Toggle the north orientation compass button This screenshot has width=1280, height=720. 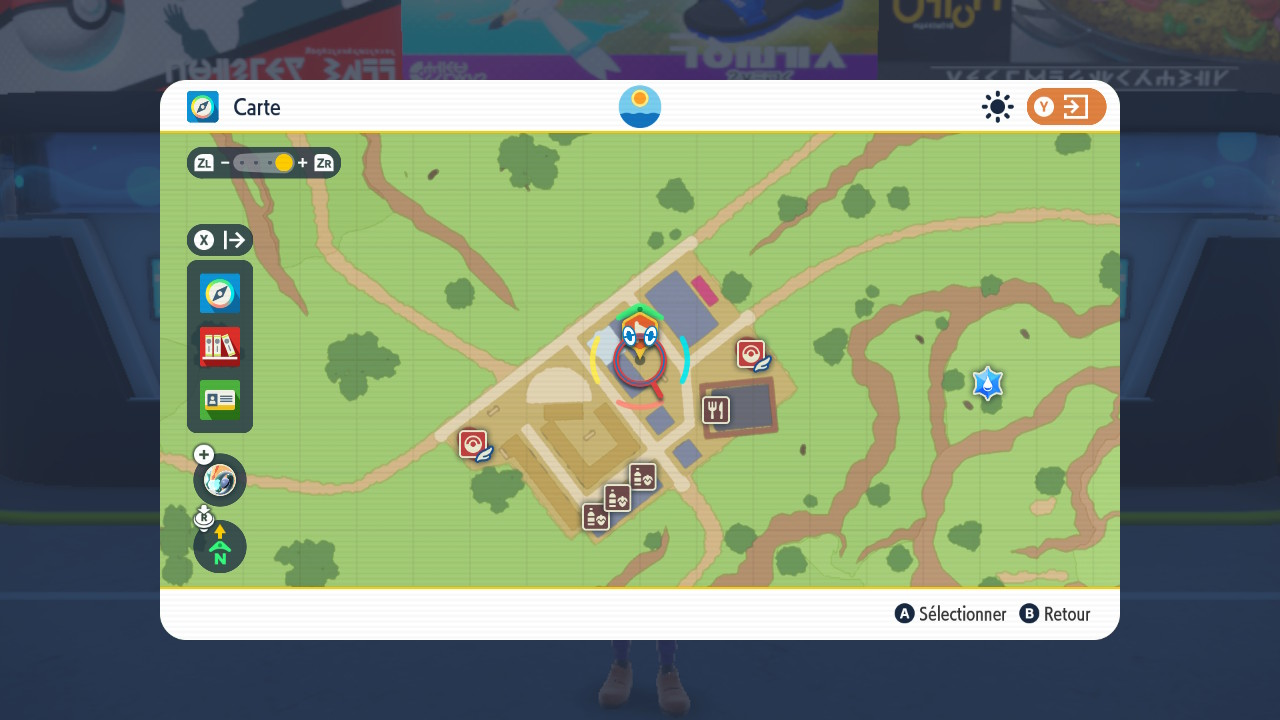point(220,547)
